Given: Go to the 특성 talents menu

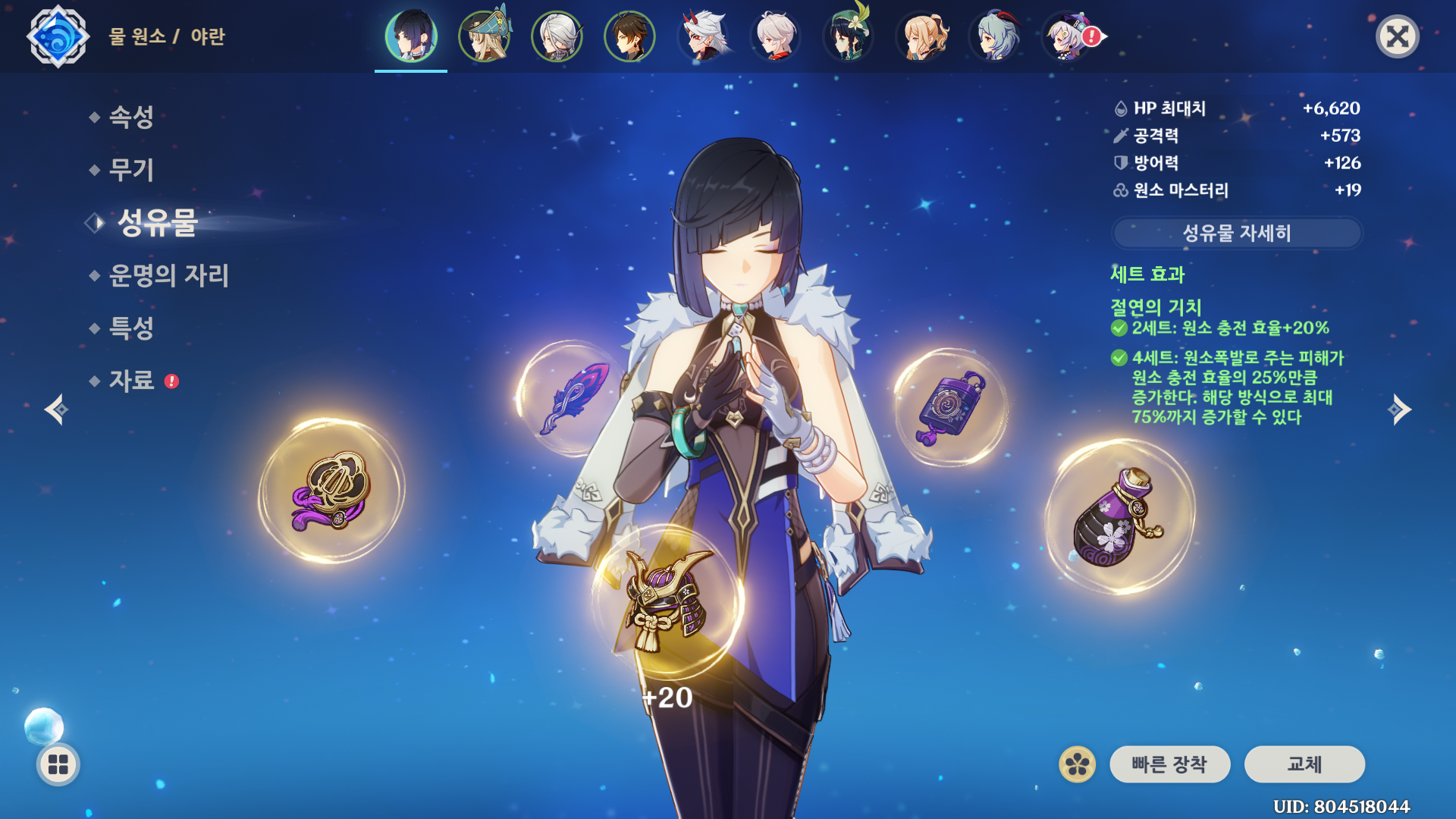Looking at the screenshot, I should click(x=131, y=328).
